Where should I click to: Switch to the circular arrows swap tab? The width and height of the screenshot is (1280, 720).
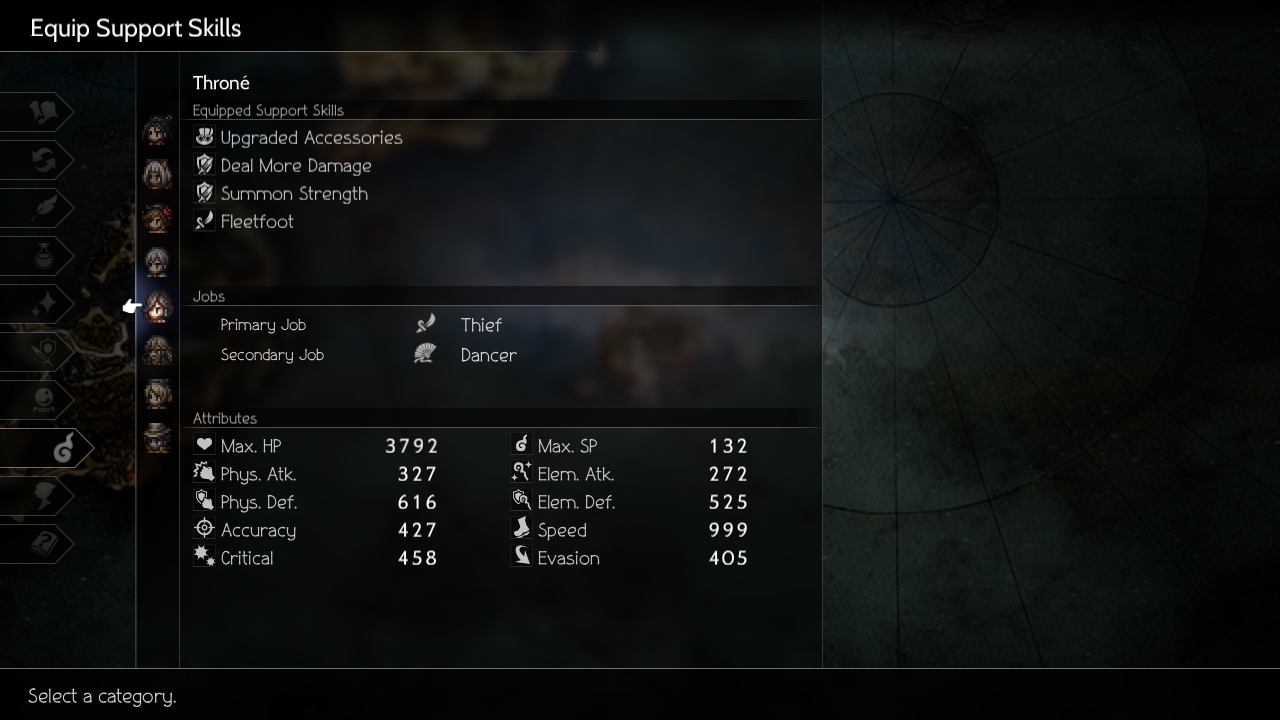click(x=42, y=160)
